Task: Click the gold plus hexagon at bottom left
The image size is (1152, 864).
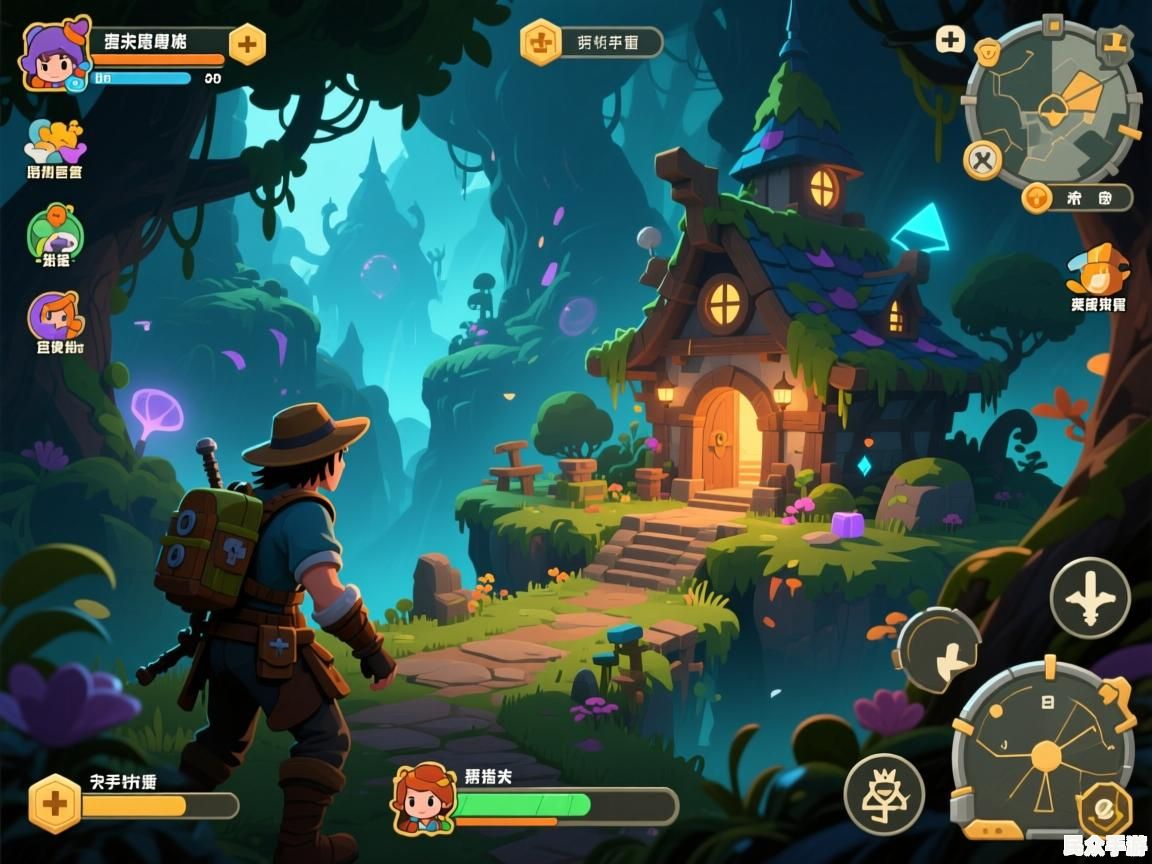Action: pyautogui.click(x=55, y=803)
